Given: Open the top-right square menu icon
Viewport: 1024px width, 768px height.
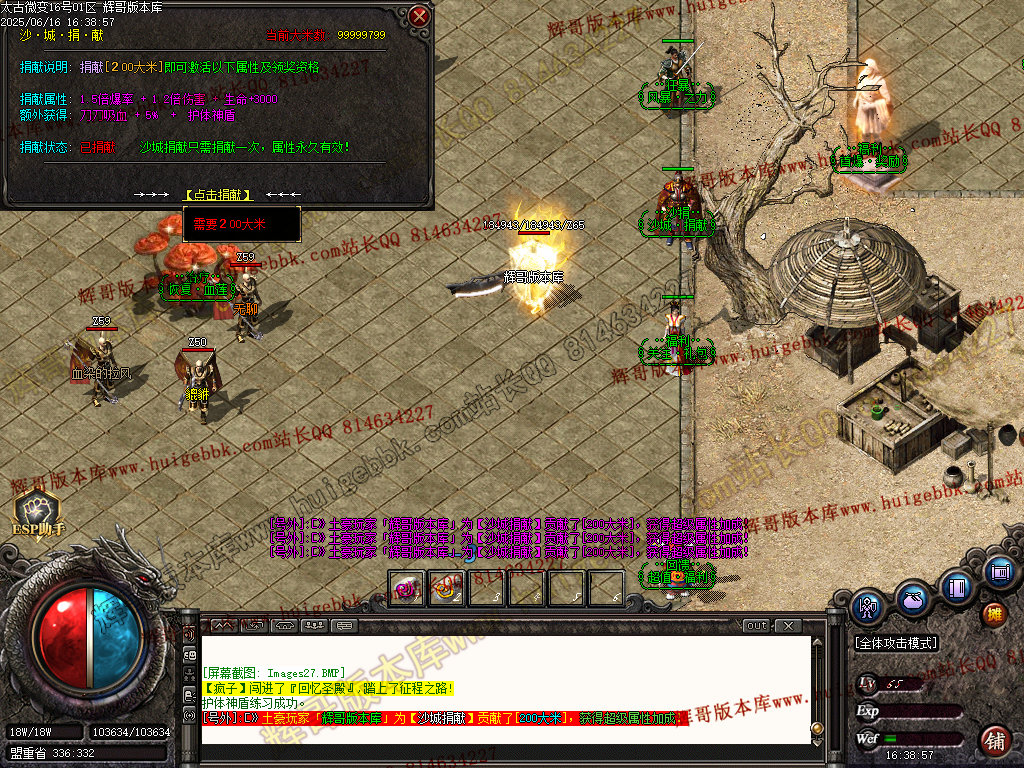Looking at the screenshot, I should point(998,573).
